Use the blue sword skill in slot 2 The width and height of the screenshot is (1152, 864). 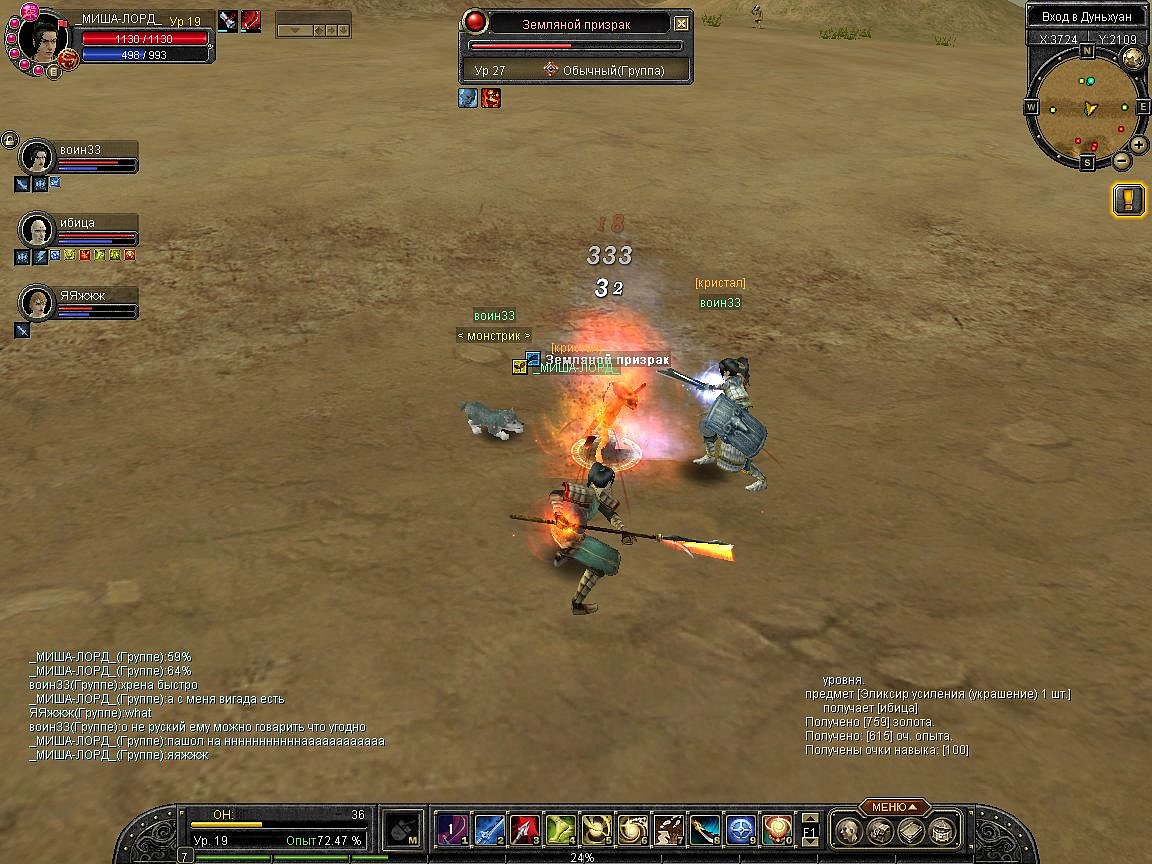488,829
